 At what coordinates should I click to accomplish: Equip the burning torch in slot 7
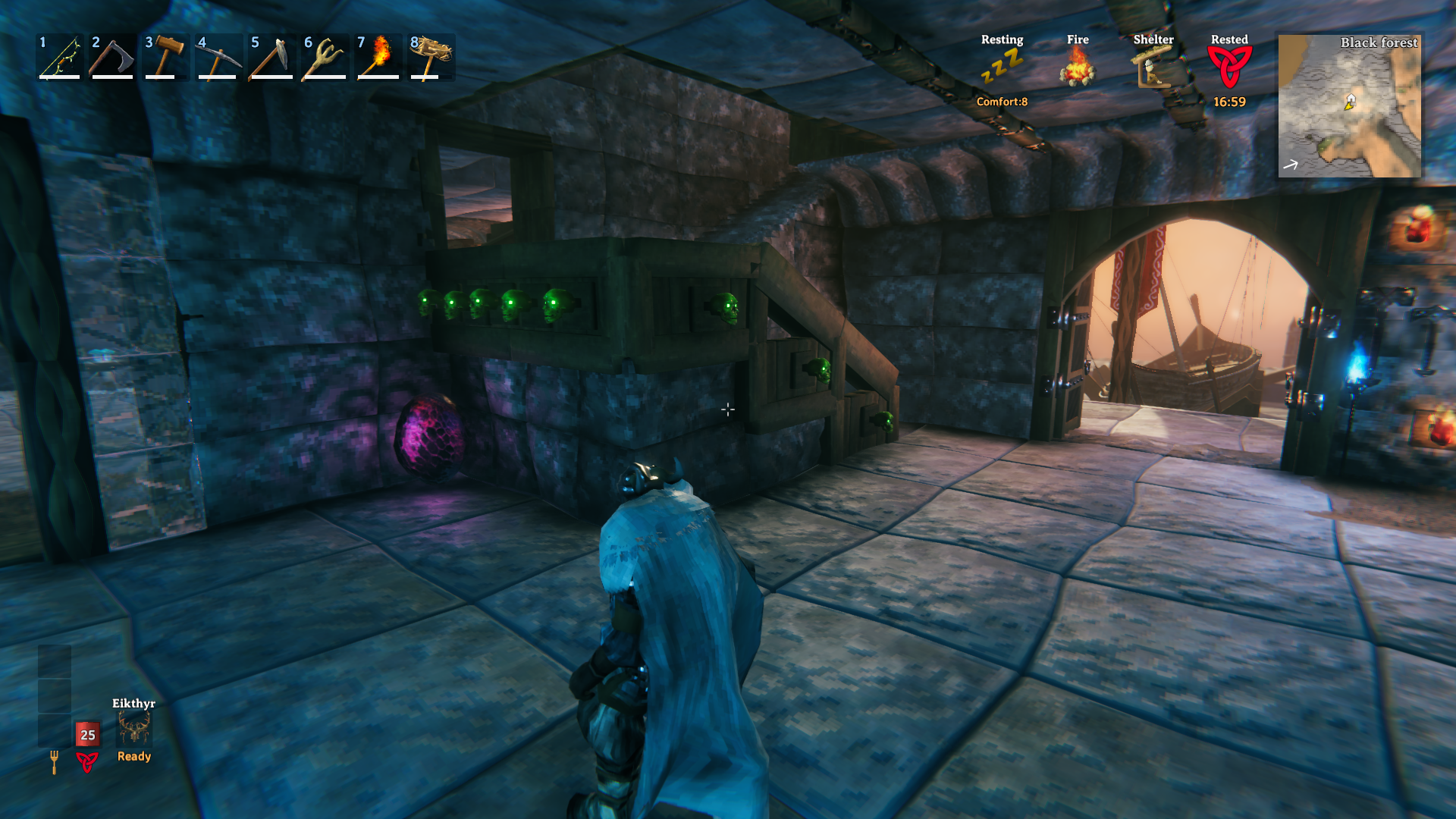click(x=378, y=57)
